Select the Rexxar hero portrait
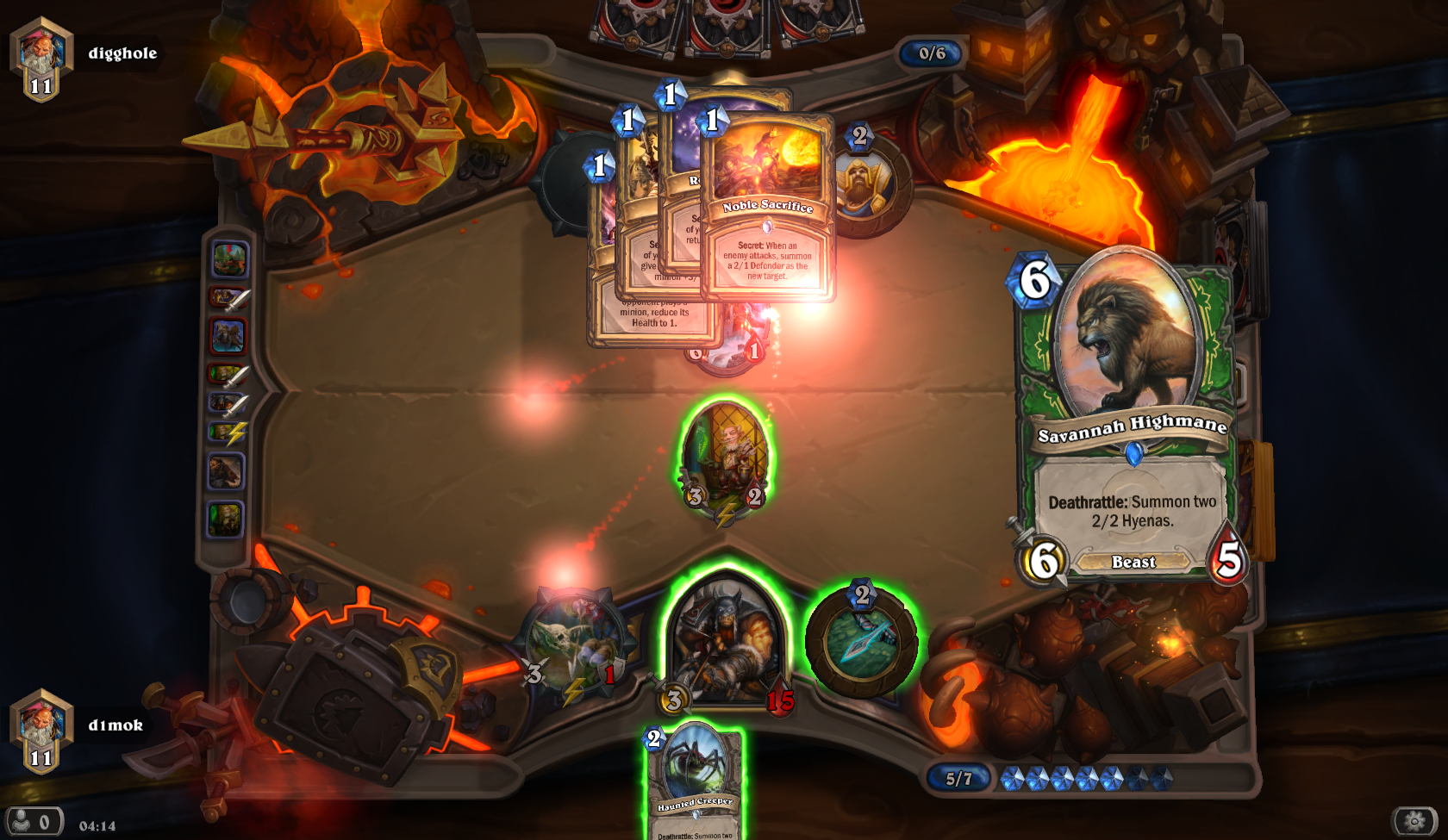The image size is (1448, 840). pyautogui.click(x=726, y=642)
